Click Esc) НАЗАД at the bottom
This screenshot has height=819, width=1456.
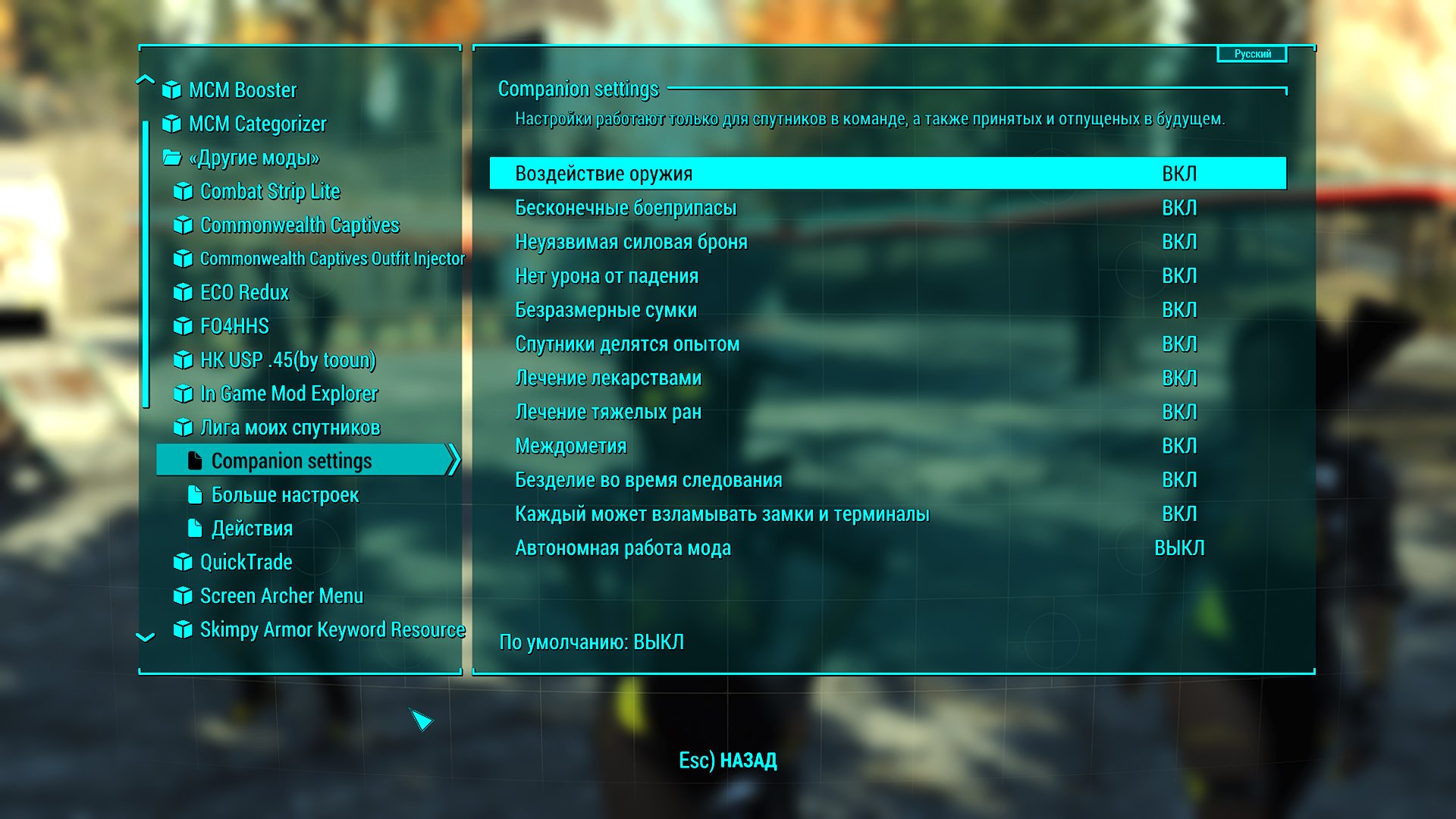point(727,761)
